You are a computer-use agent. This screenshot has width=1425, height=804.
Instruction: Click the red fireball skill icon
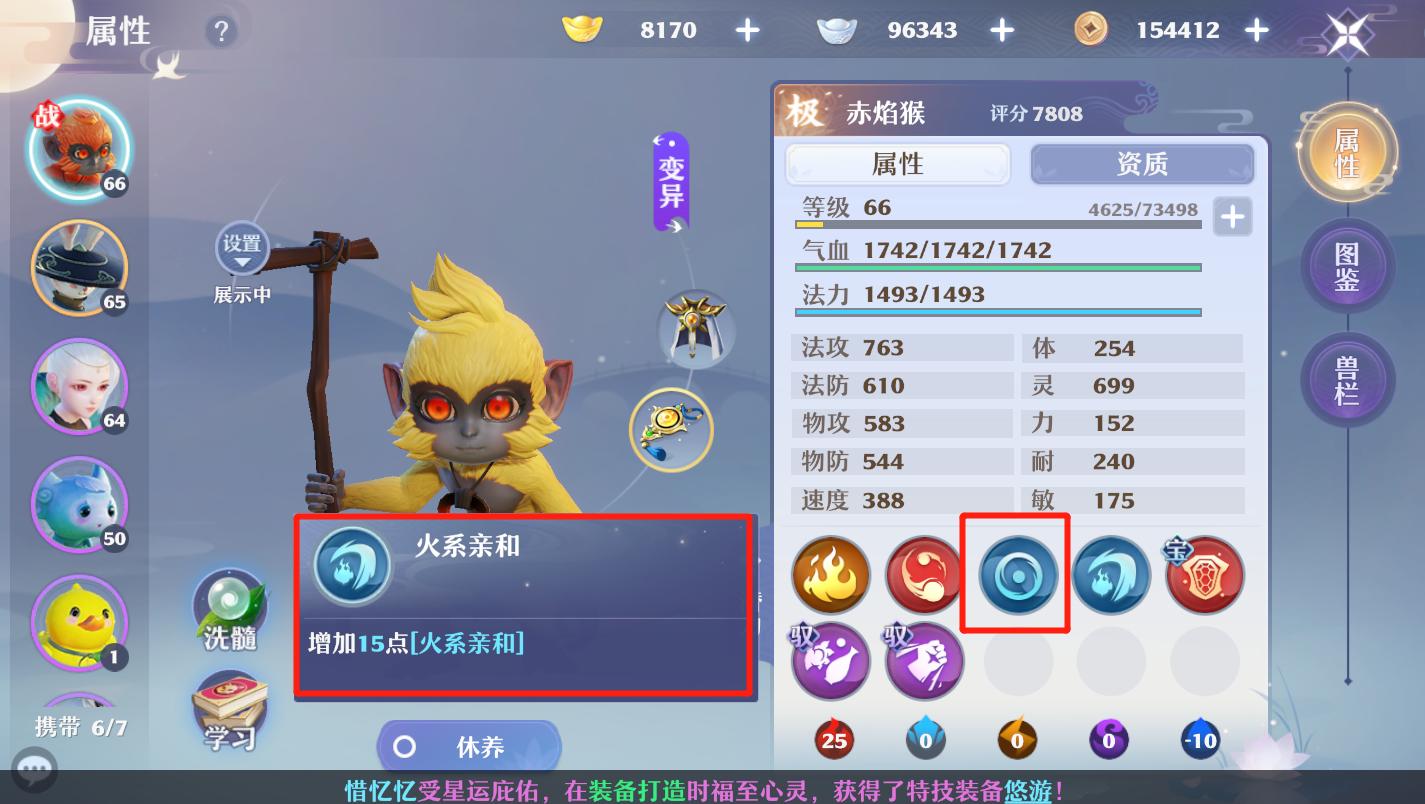(923, 575)
